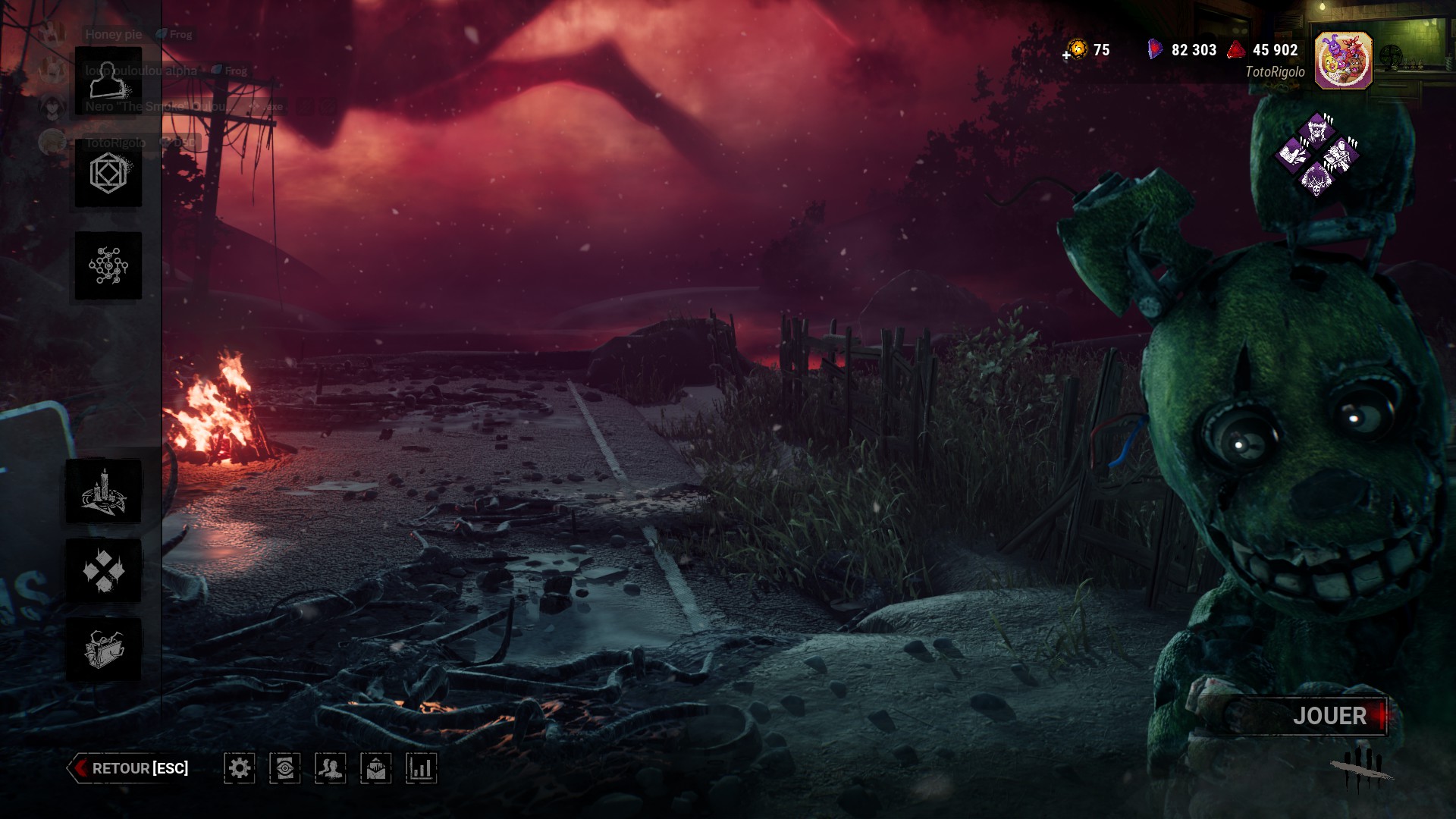The height and width of the screenshot is (819, 1456).
Task: Select the four diamonds icon in sidebar
Action: [104, 570]
